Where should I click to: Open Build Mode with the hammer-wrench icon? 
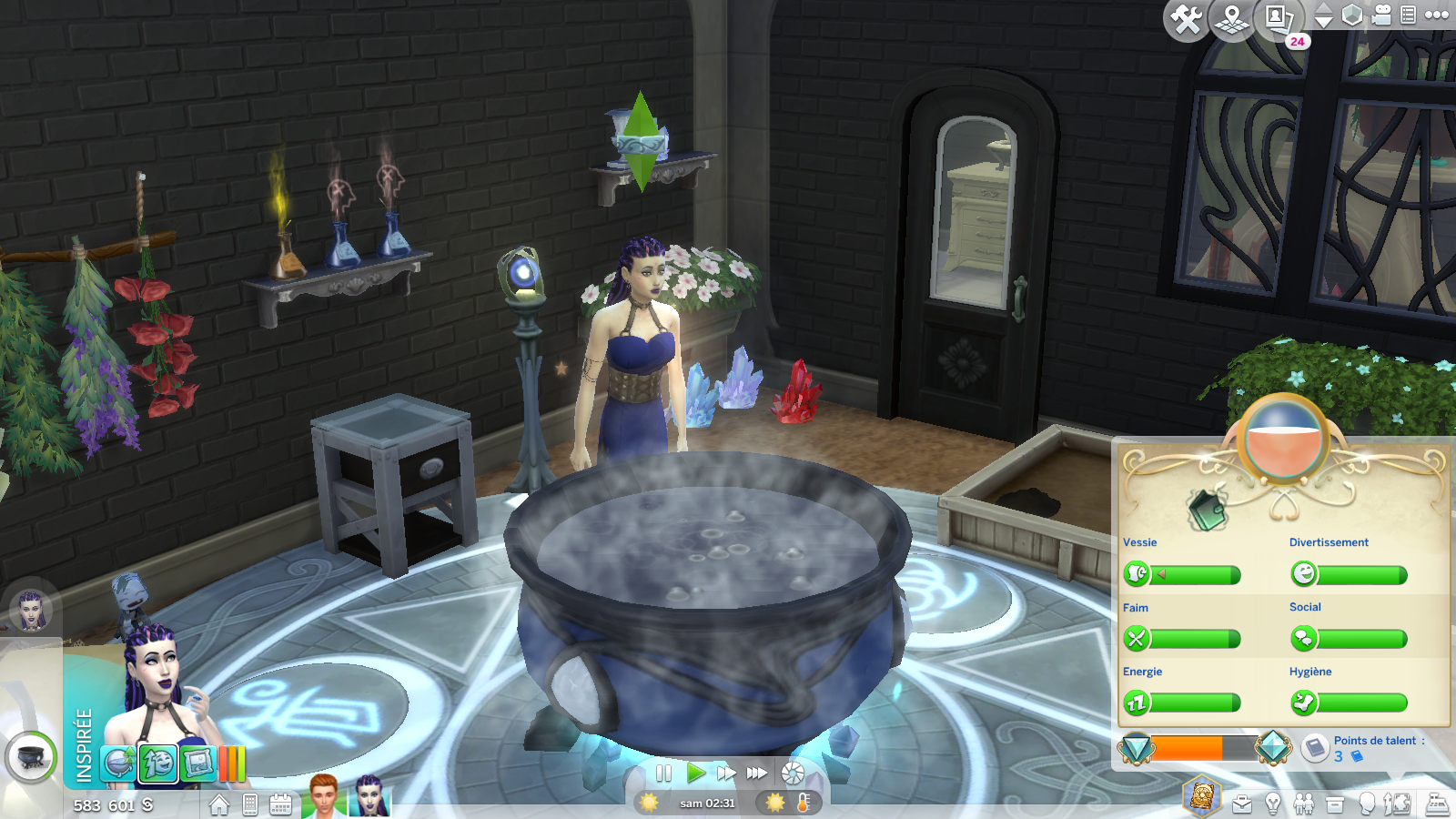(x=1186, y=19)
